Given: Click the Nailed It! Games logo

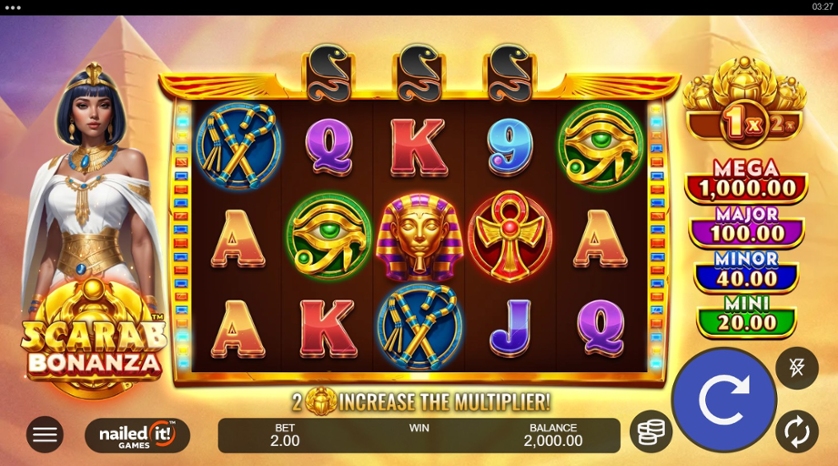Looking at the screenshot, I should 137,434.
